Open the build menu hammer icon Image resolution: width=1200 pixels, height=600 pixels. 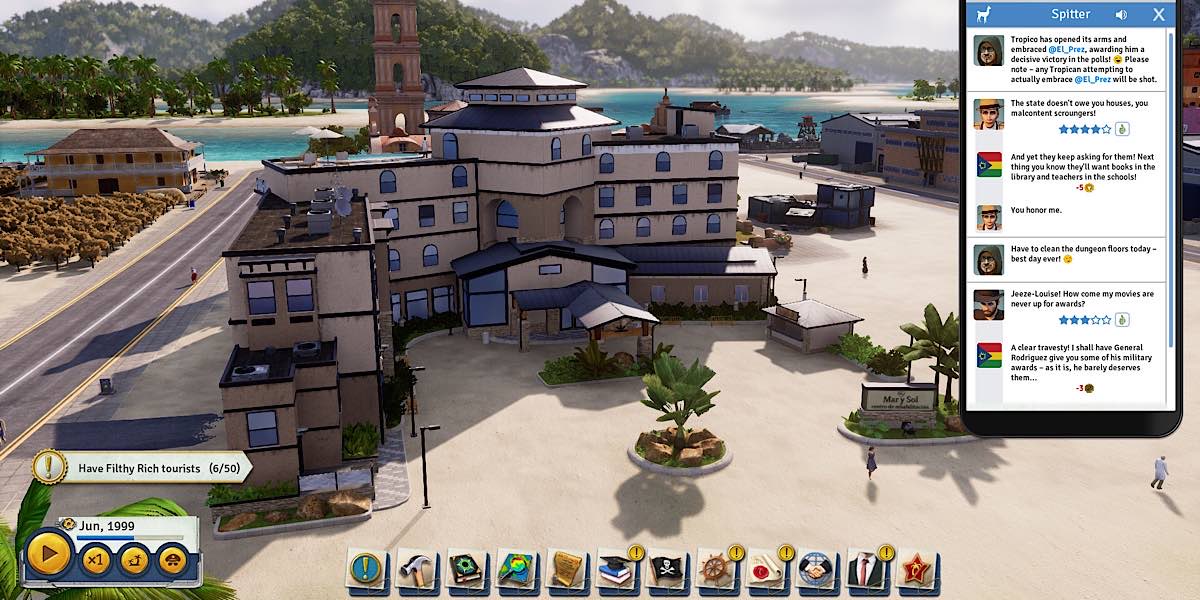(x=415, y=569)
